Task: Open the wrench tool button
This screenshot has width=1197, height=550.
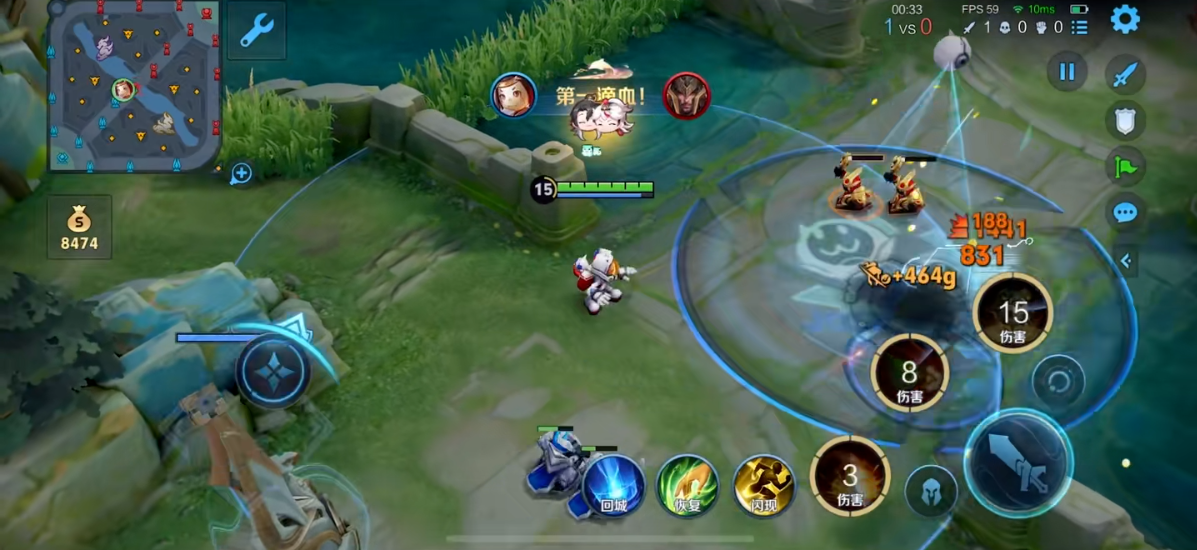Action: pyautogui.click(x=255, y=31)
